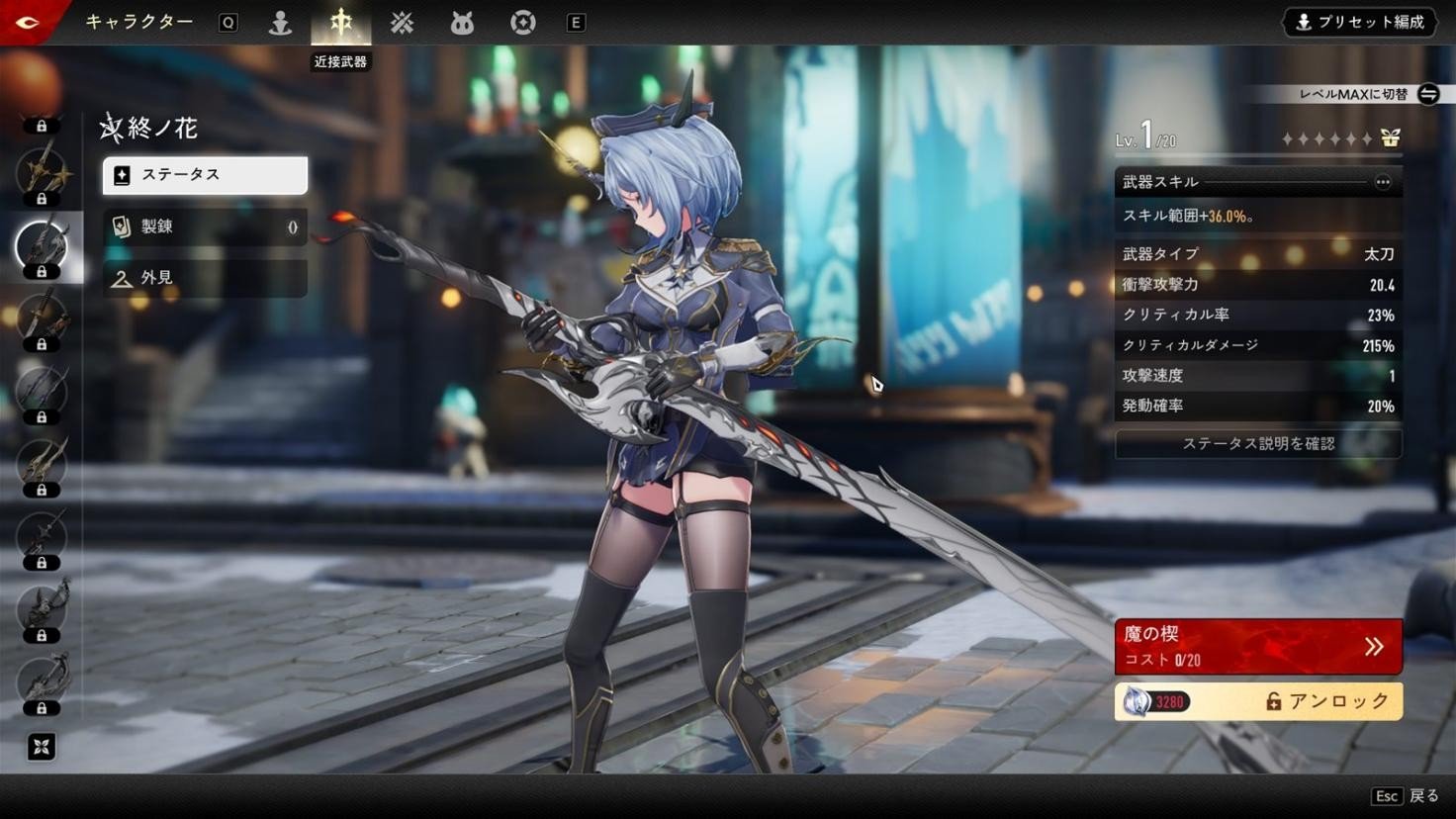Screen dimensions: 1456x819
Task: Select the 近接武器 melee weapon tab
Action: [x=340, y=22]
